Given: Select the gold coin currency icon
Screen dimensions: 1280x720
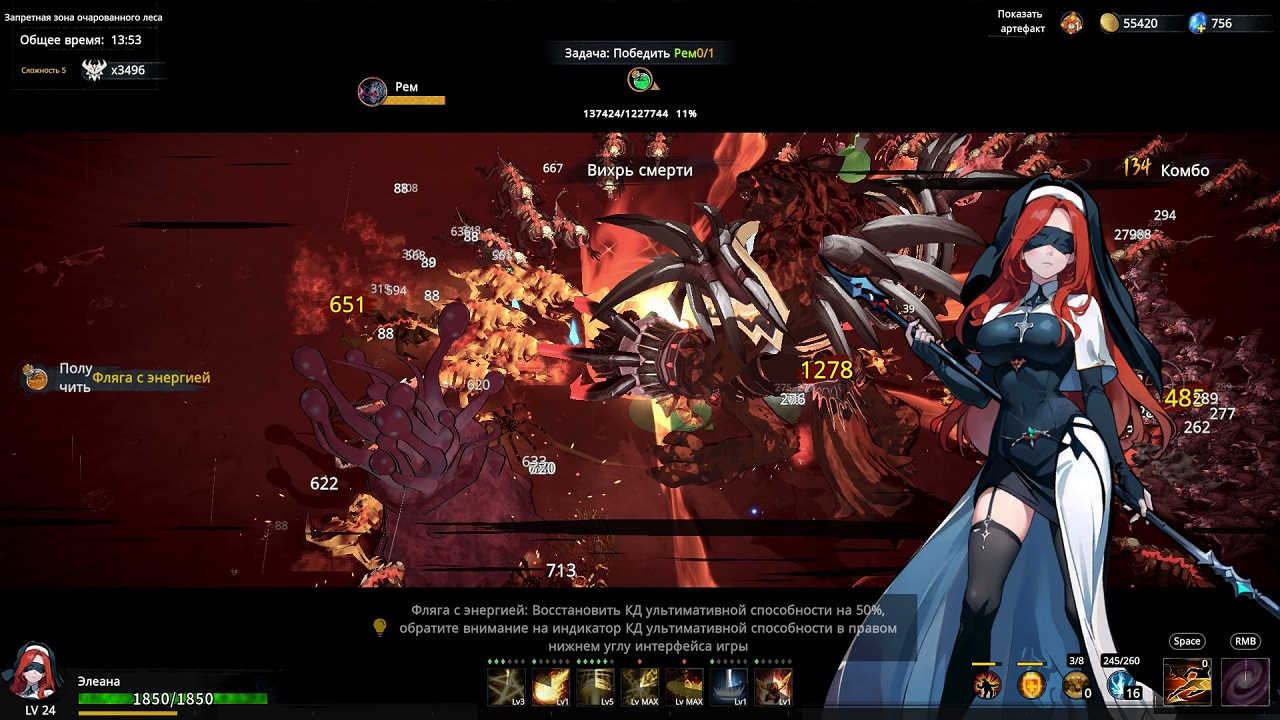Looking at the screenshot, I should (1109, 23).
